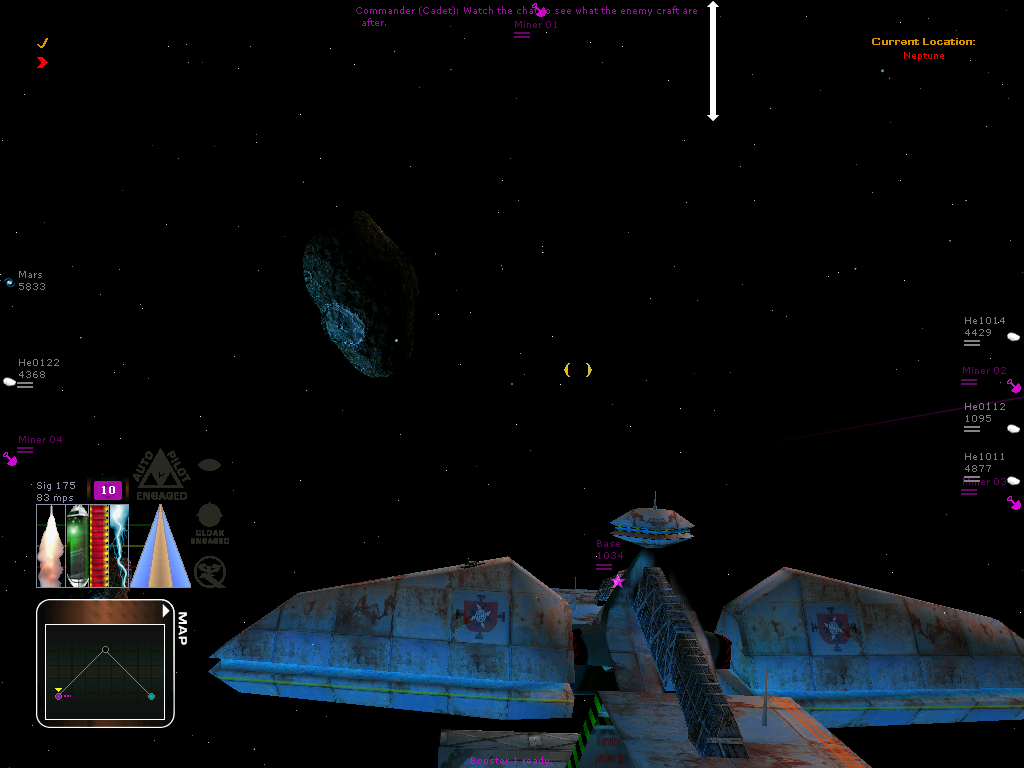Target the He0112 asteroid marker
1024x768 pixels.
[1013, 428]
